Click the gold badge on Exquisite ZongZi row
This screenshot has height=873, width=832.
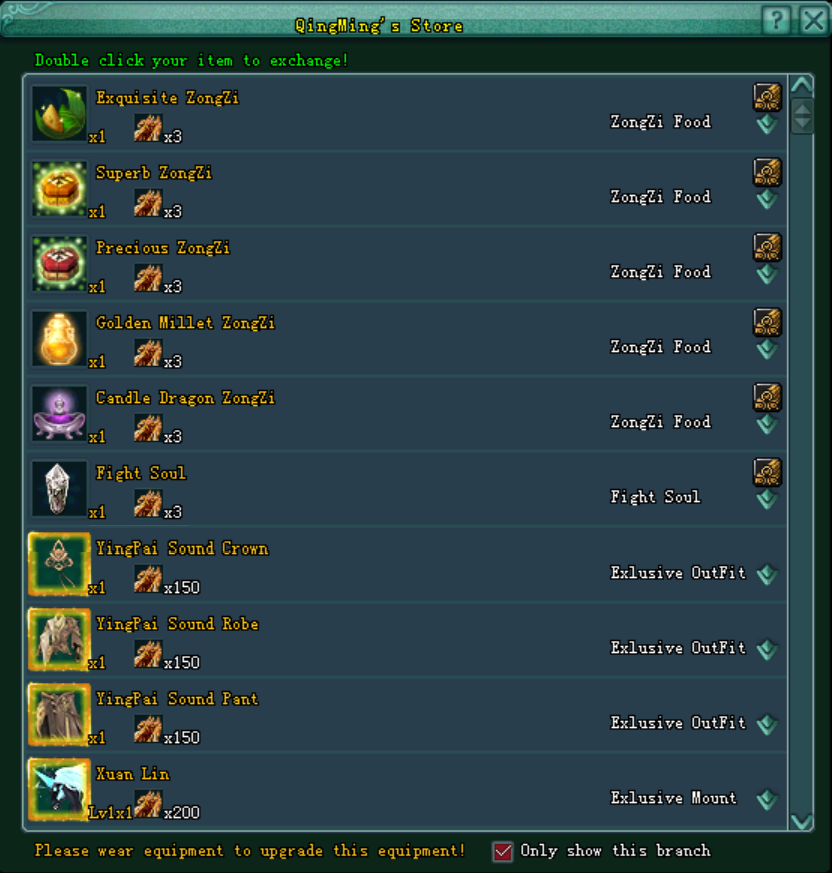coord(767,96)
